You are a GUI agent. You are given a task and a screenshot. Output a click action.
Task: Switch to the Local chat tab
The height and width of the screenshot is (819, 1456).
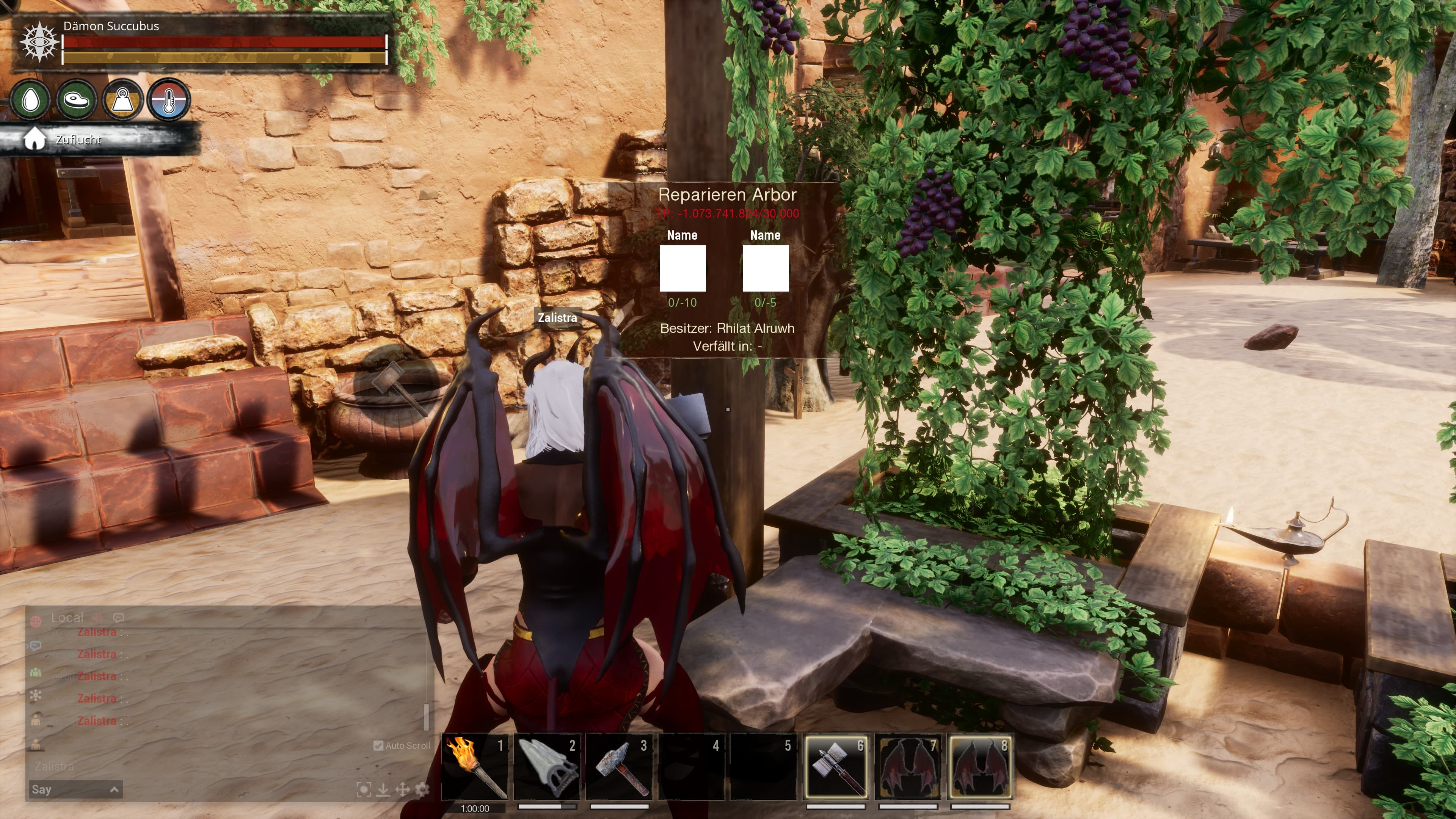pyautogui.click(x=67, y=618)
